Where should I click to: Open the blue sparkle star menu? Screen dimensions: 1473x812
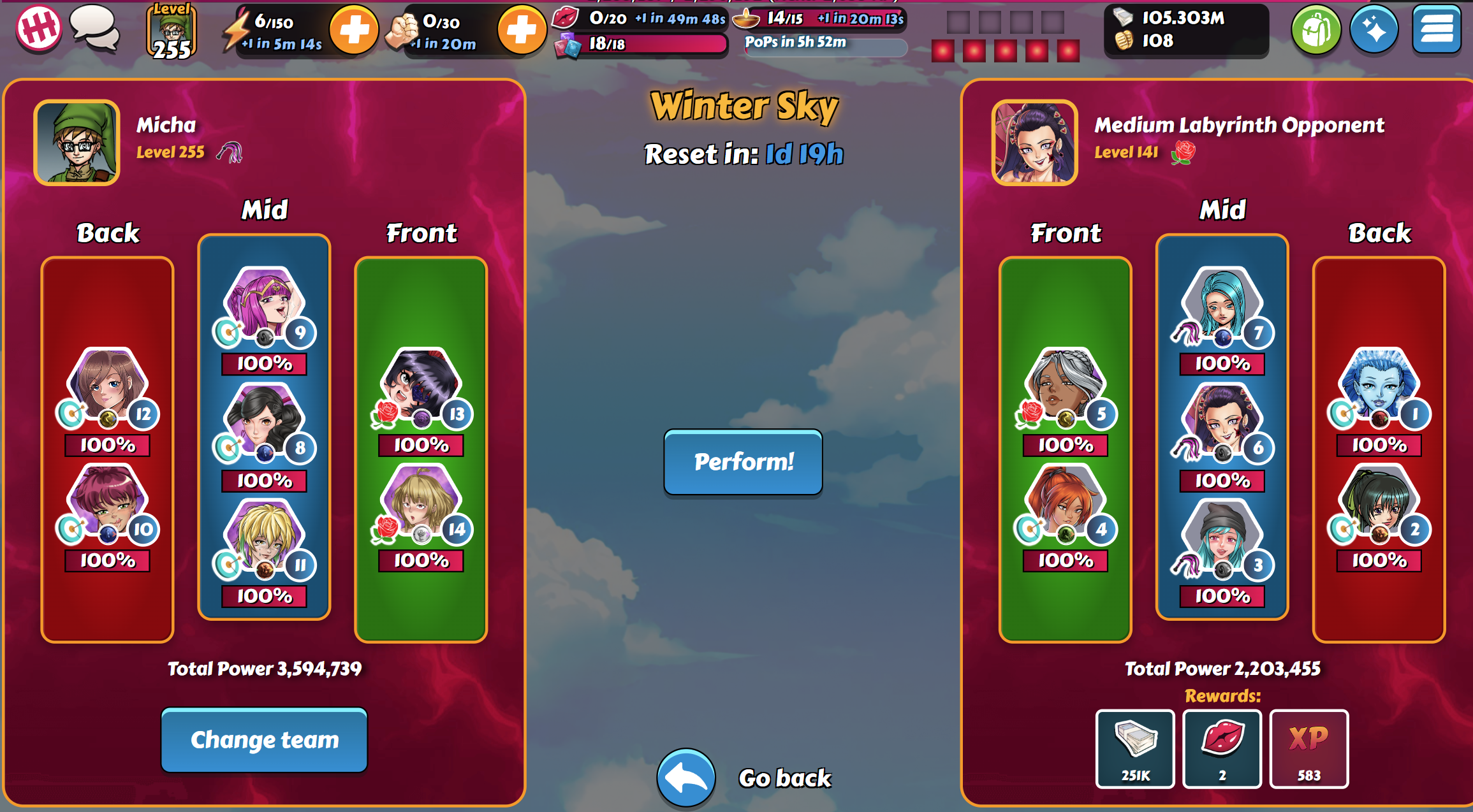pyautogui.click(x=1374, y=29)
